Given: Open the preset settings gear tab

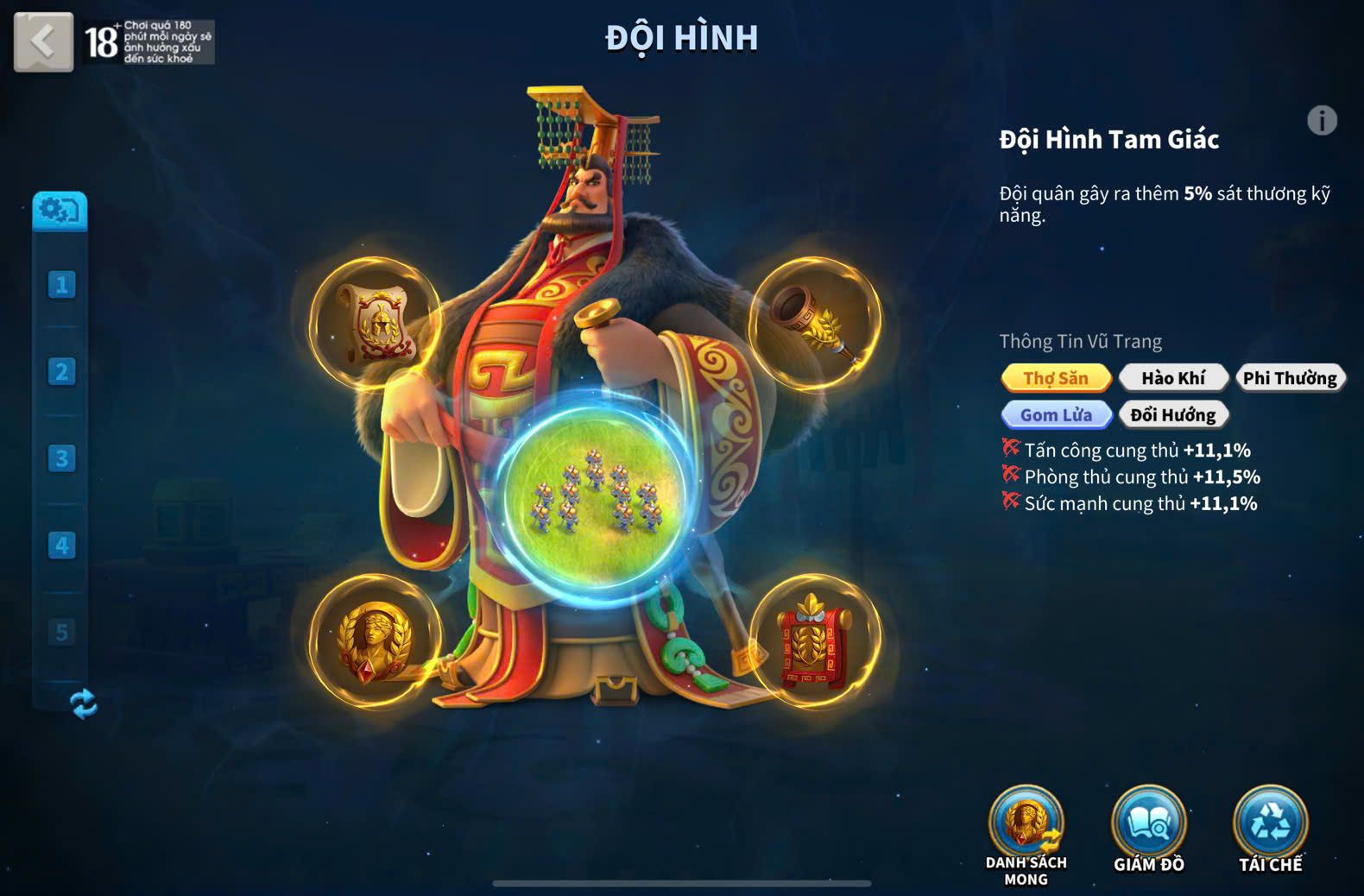Looking at the screenshot, I should [x=60, y=211].
